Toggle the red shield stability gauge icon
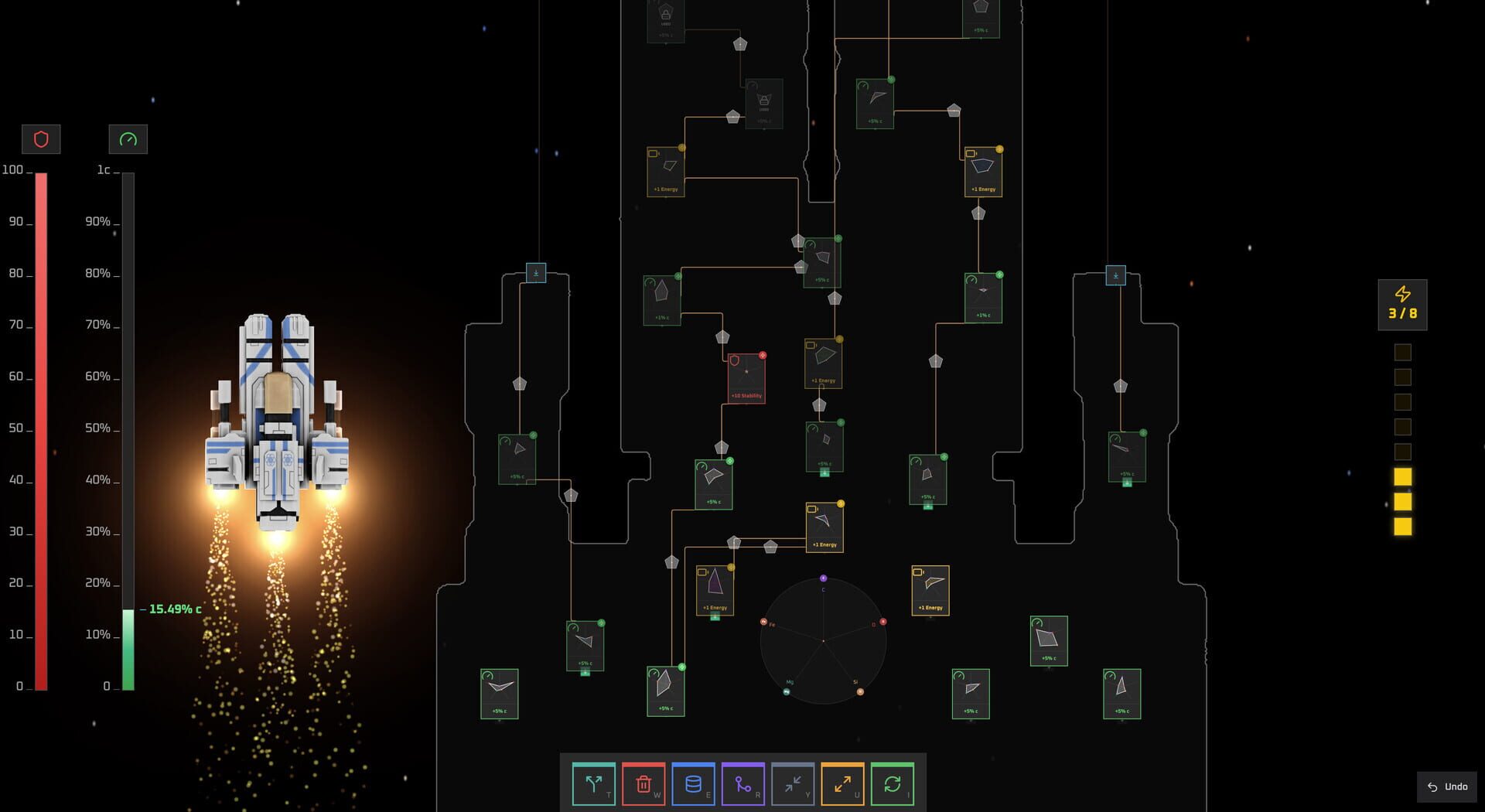The width and height of the screenshot is (1485, 812). (41, 139)
